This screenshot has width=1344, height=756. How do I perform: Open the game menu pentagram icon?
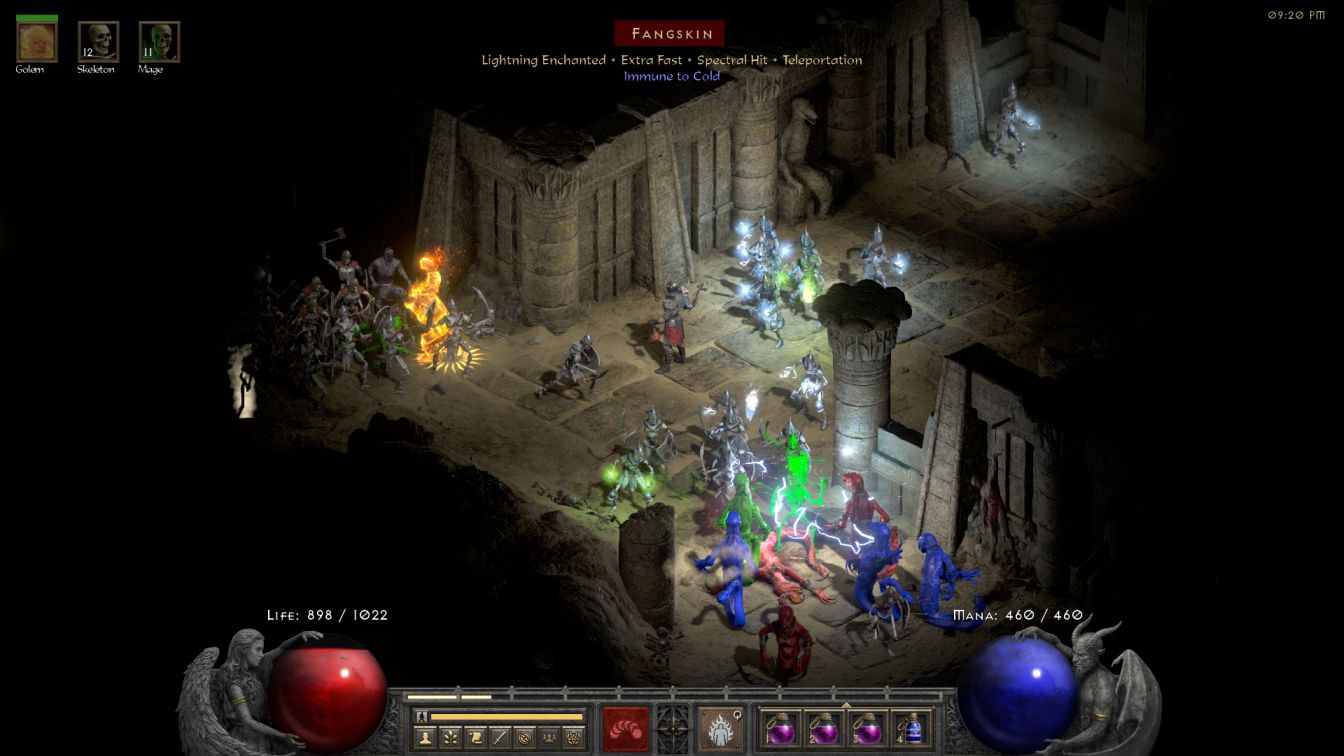pos(574,738)
